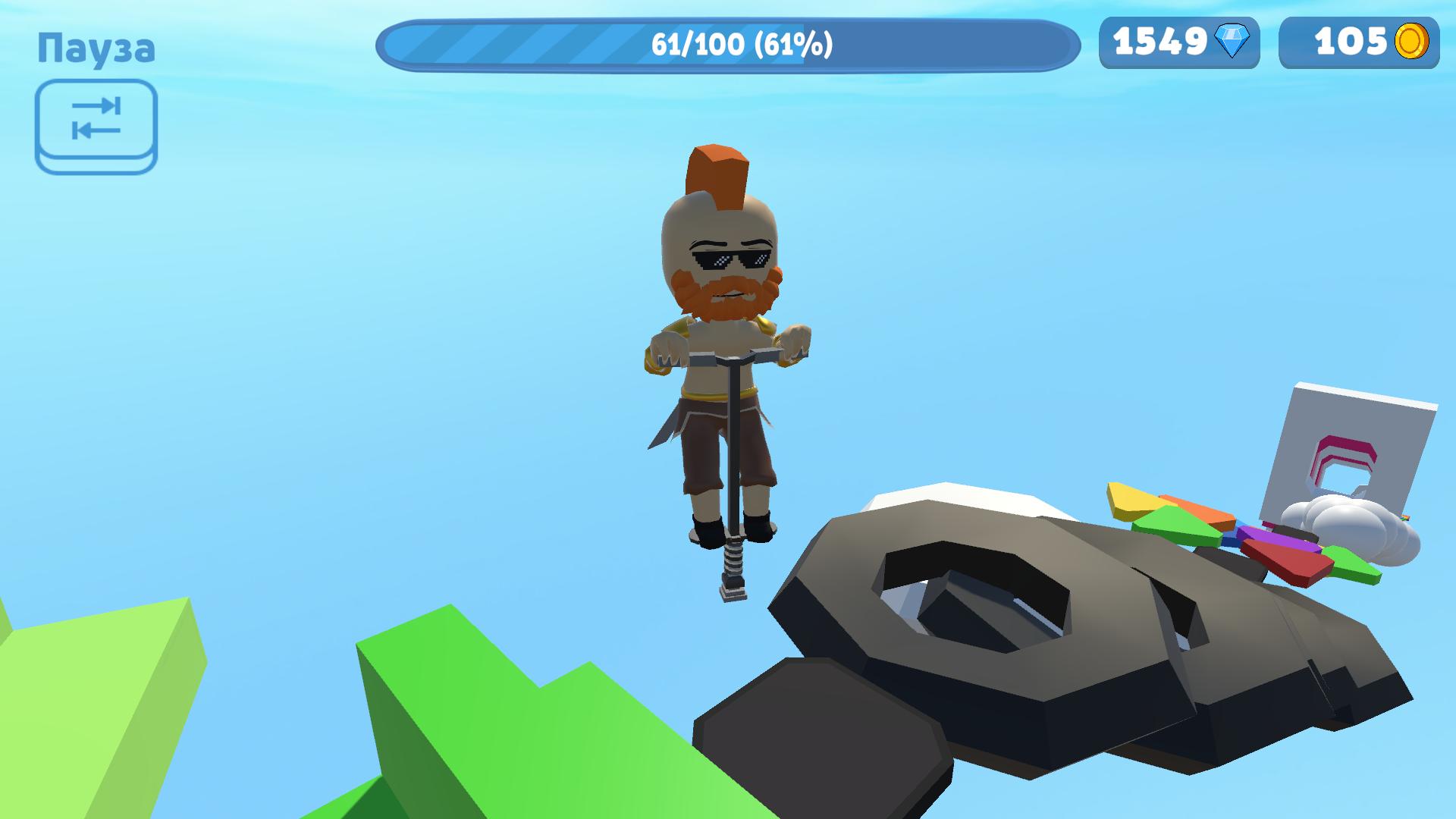Select the diamond gem icon in the counter
Screen dimensions: 1456x819
pyautogui.click(x=1230, y=42)
